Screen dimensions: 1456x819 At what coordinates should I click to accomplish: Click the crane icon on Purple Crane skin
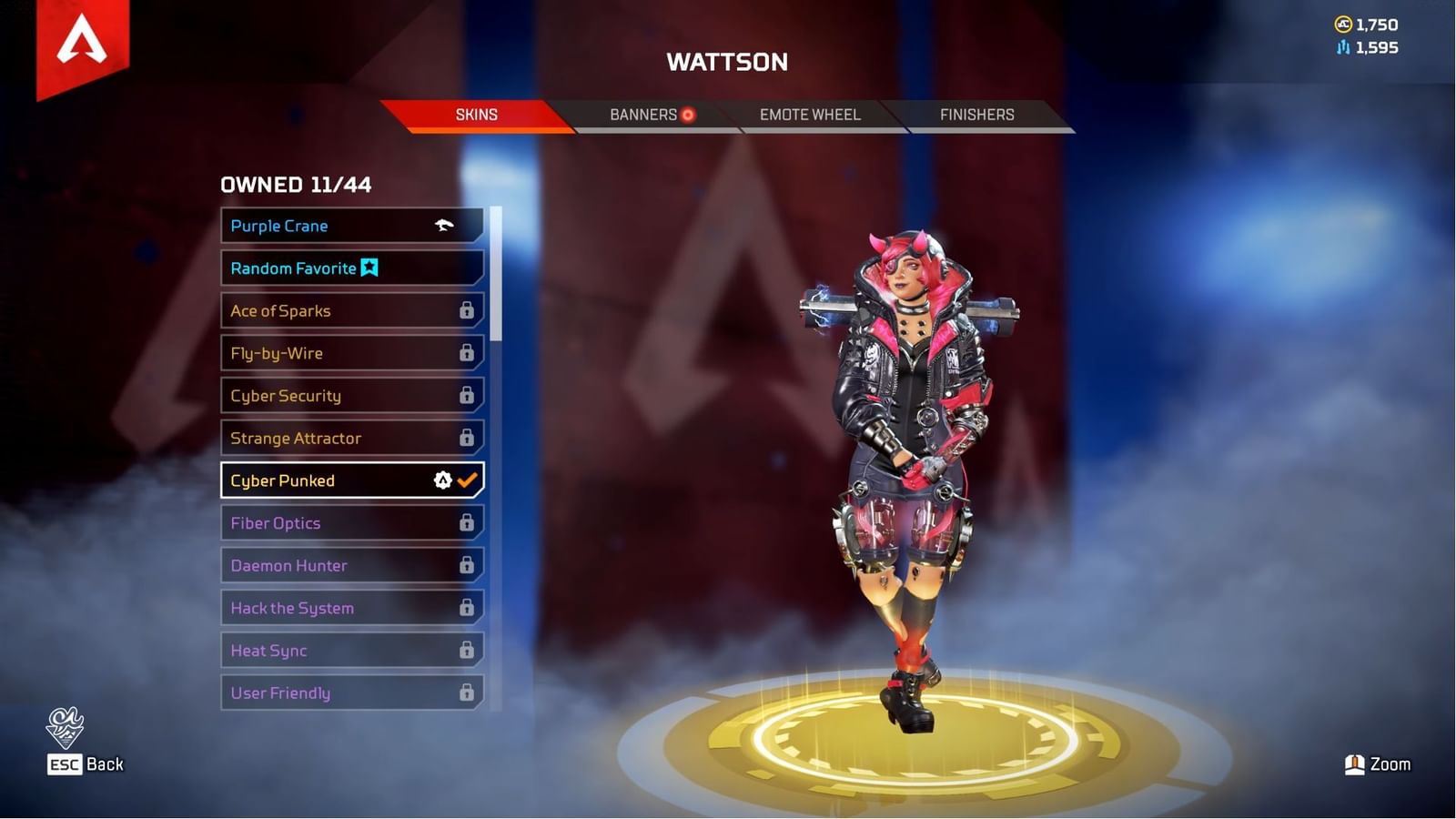click(444, 226)
